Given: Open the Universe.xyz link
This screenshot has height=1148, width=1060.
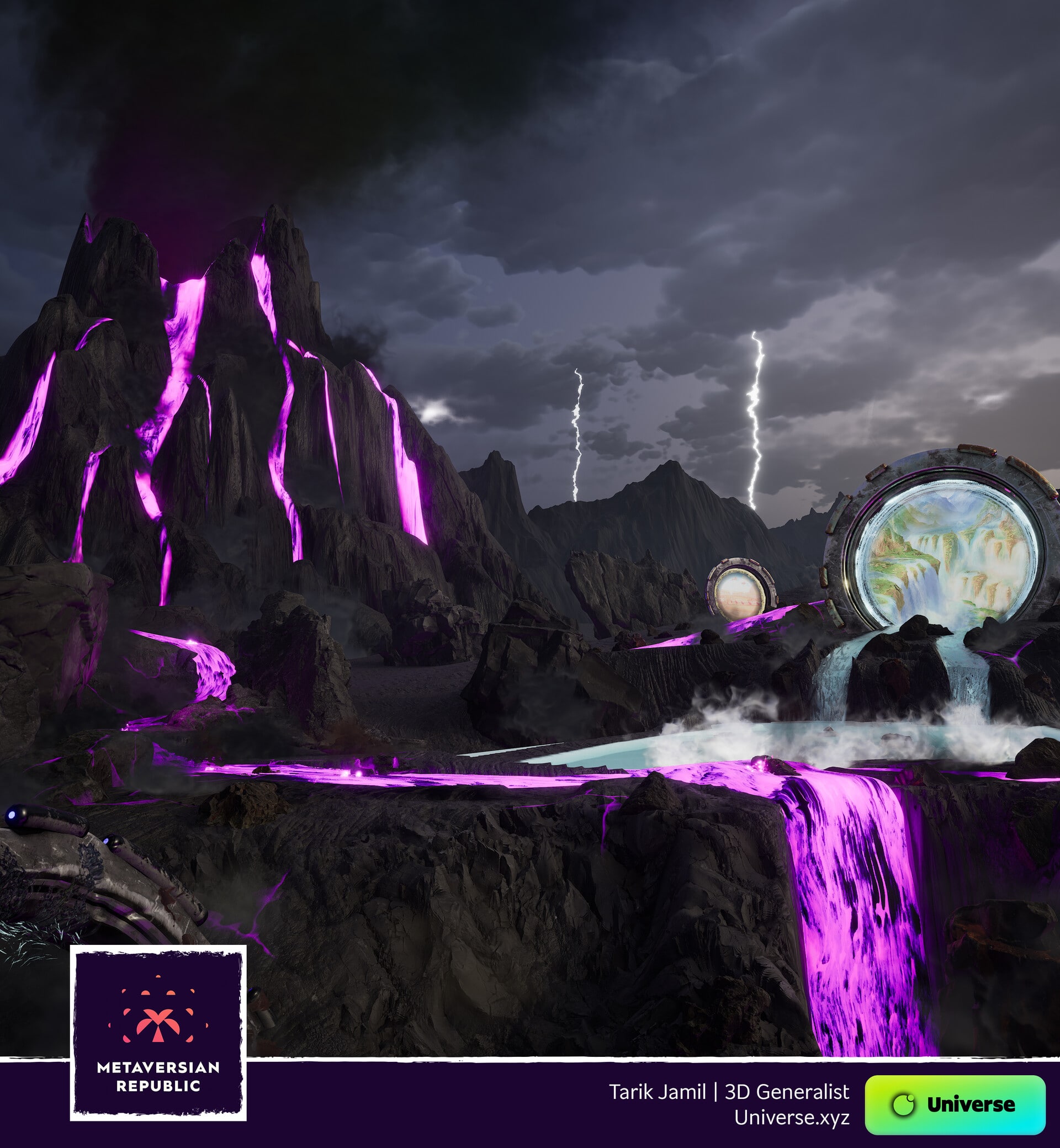Looking at the screenshot, I should (792, 1117).
